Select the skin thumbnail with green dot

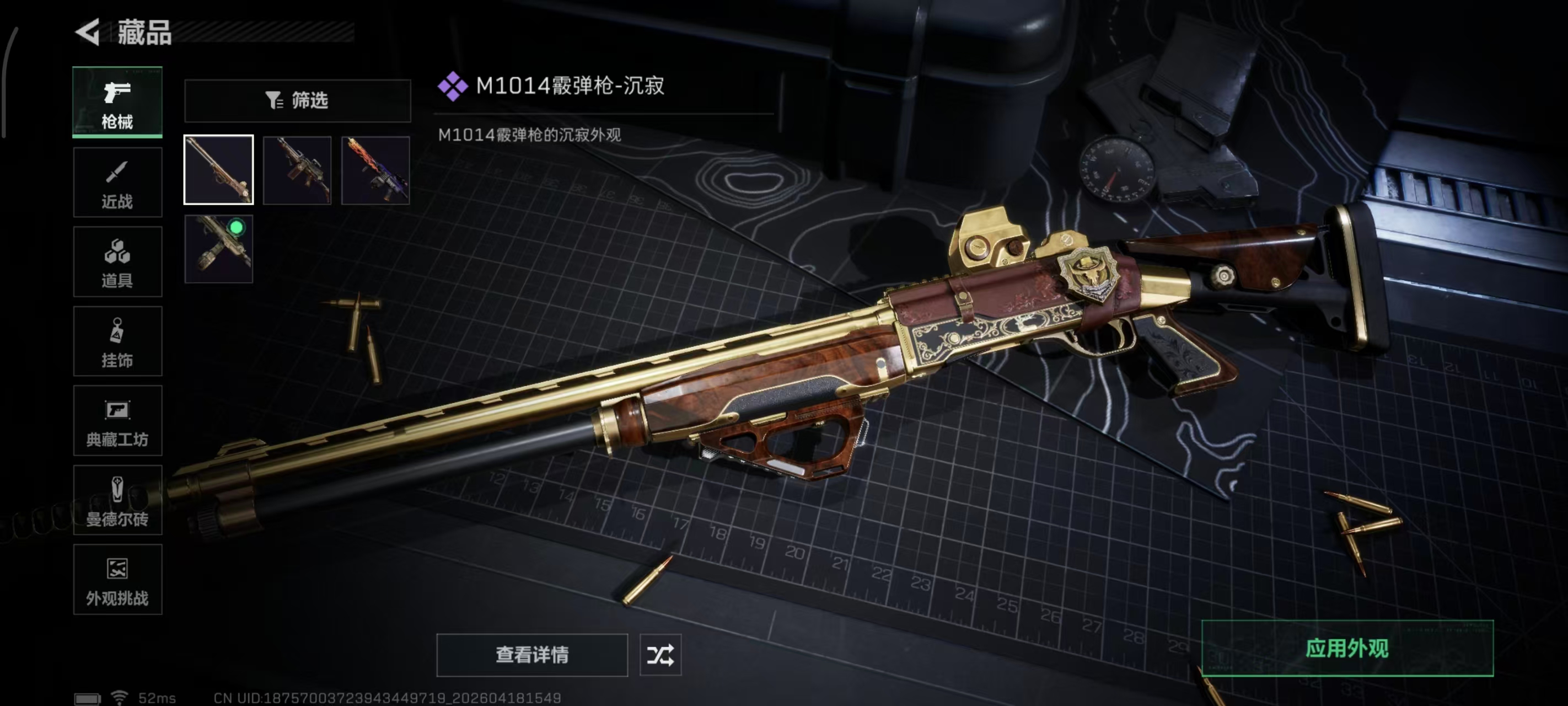point(218,249)
